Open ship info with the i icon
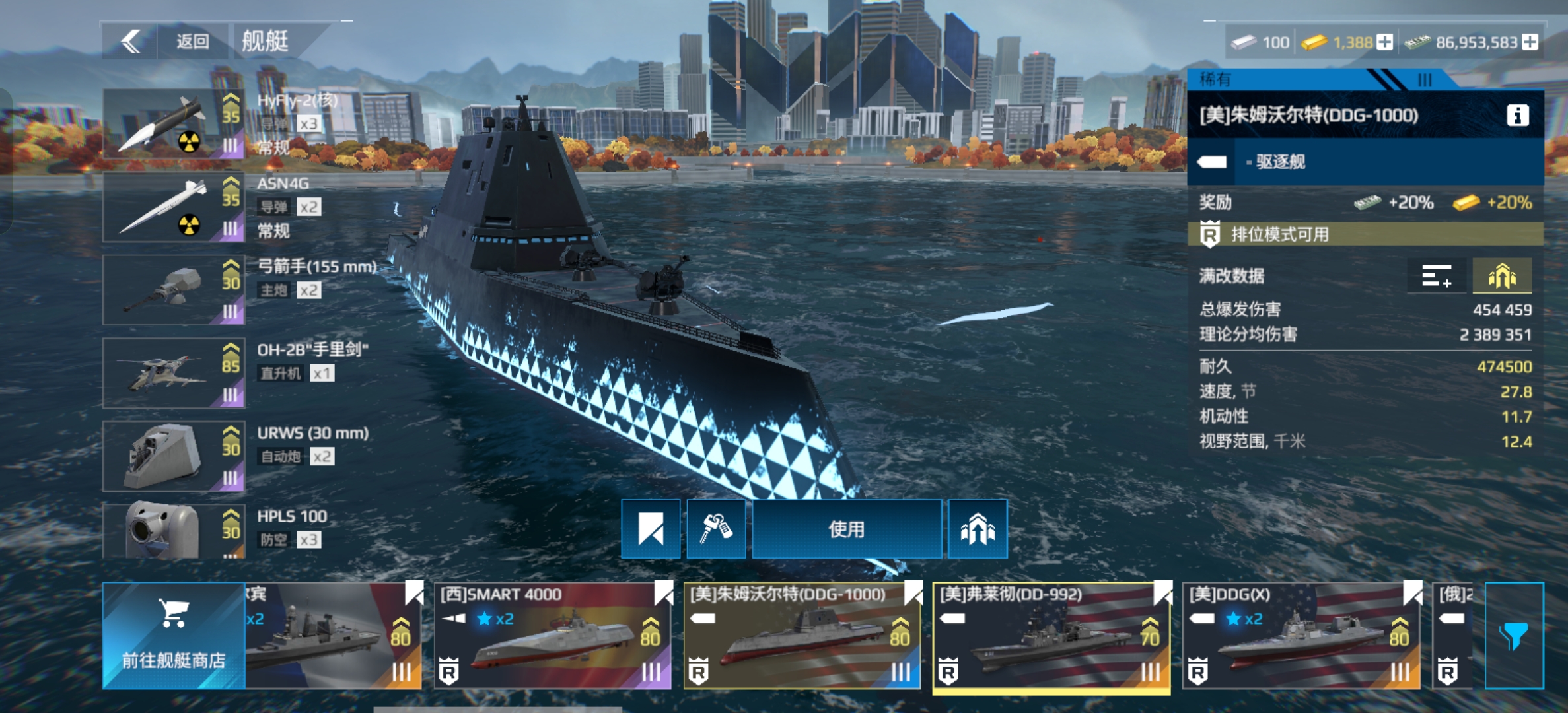The width and height of the screenshot is (1568, 713). coord(1517,116)
